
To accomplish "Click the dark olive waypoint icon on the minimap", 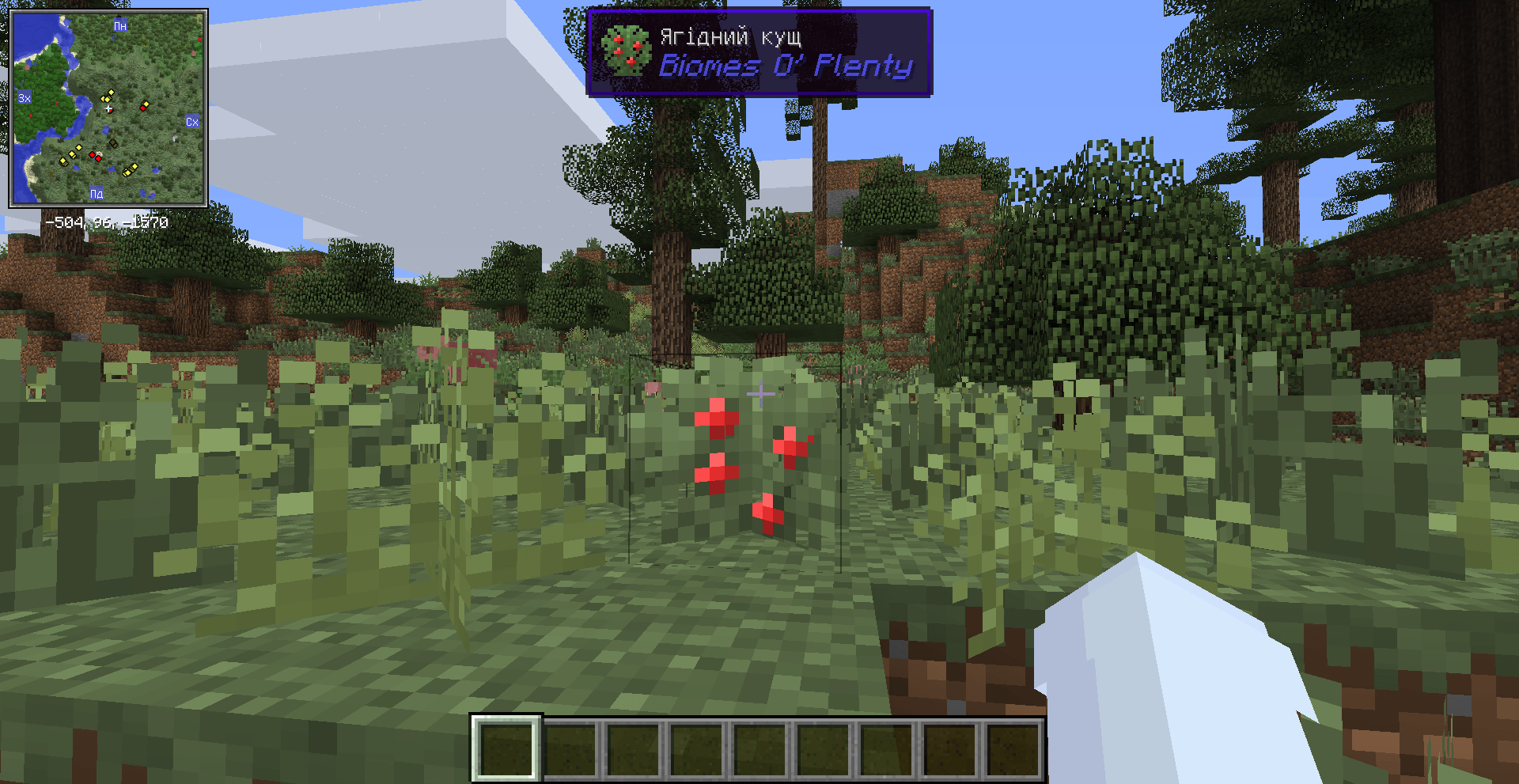I will pos(113,142).
